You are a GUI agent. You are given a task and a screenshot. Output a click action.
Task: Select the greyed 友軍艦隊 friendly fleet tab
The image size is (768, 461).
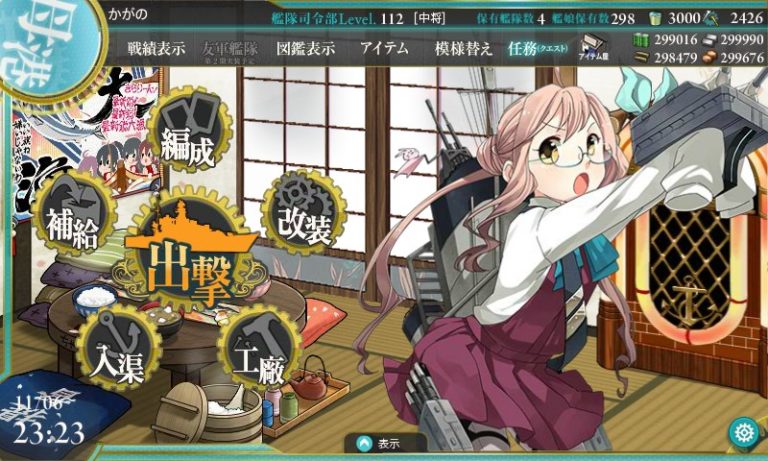pos(230,48)
